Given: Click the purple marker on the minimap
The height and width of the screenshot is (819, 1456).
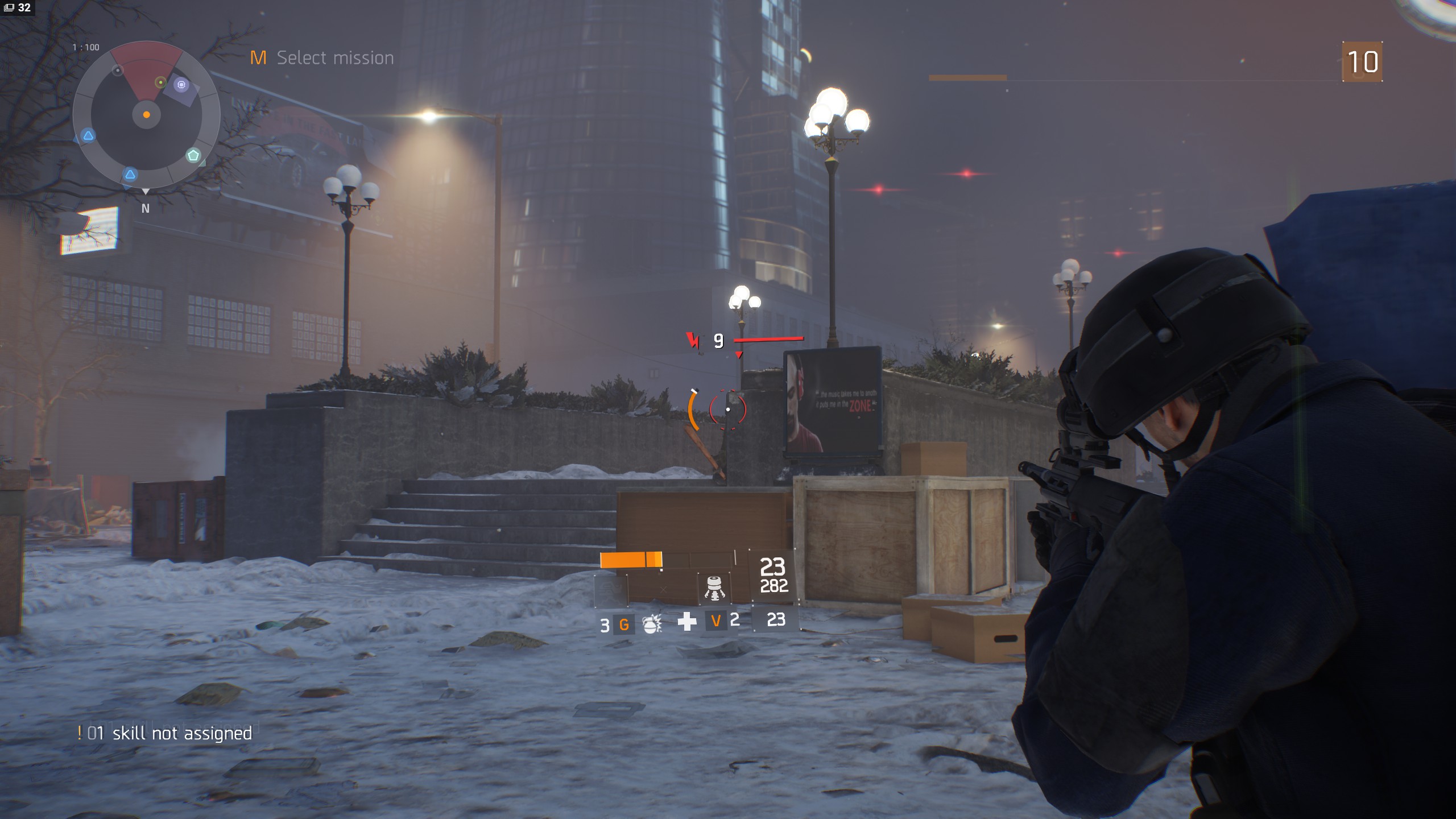Looking at the screenshot, I should tap(181, 85).
